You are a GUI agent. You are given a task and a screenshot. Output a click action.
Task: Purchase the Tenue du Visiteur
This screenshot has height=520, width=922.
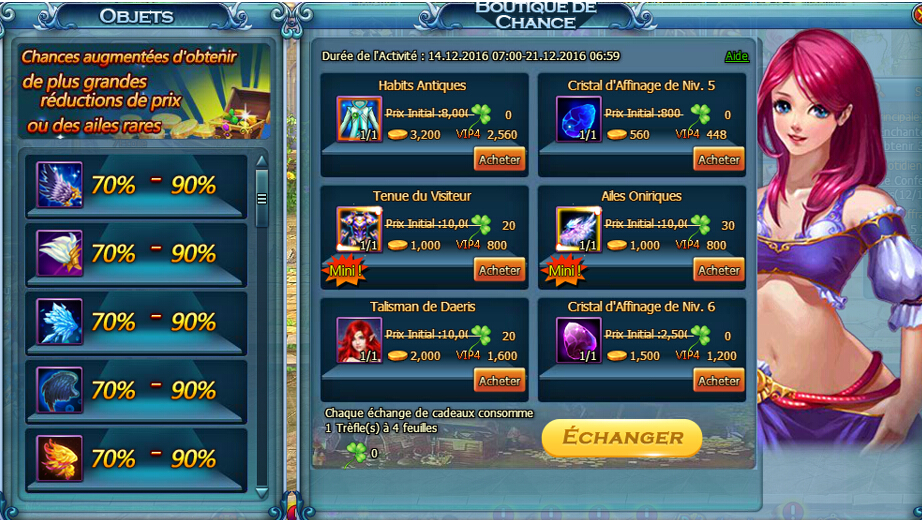499,270
